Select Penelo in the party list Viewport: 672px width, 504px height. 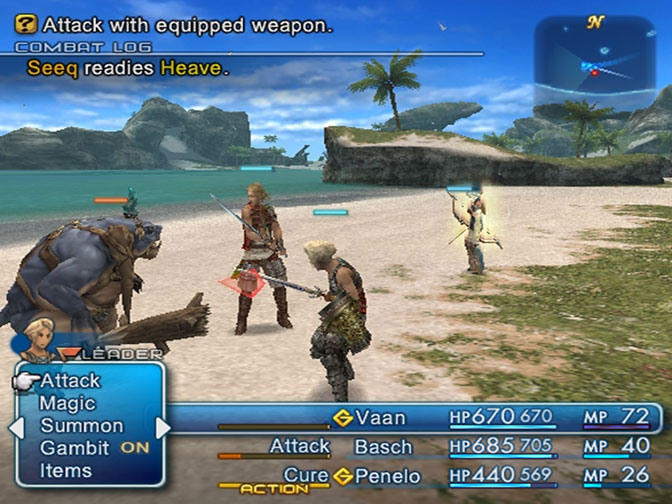[x=387, y=476]
